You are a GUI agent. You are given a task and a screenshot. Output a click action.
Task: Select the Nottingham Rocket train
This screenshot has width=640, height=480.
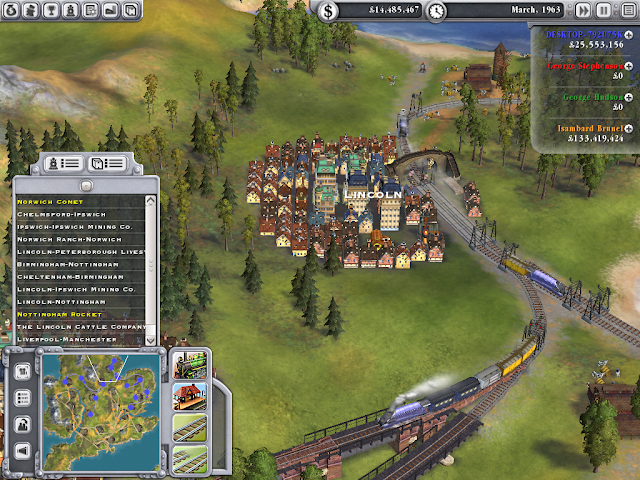(x=58, y=315)
